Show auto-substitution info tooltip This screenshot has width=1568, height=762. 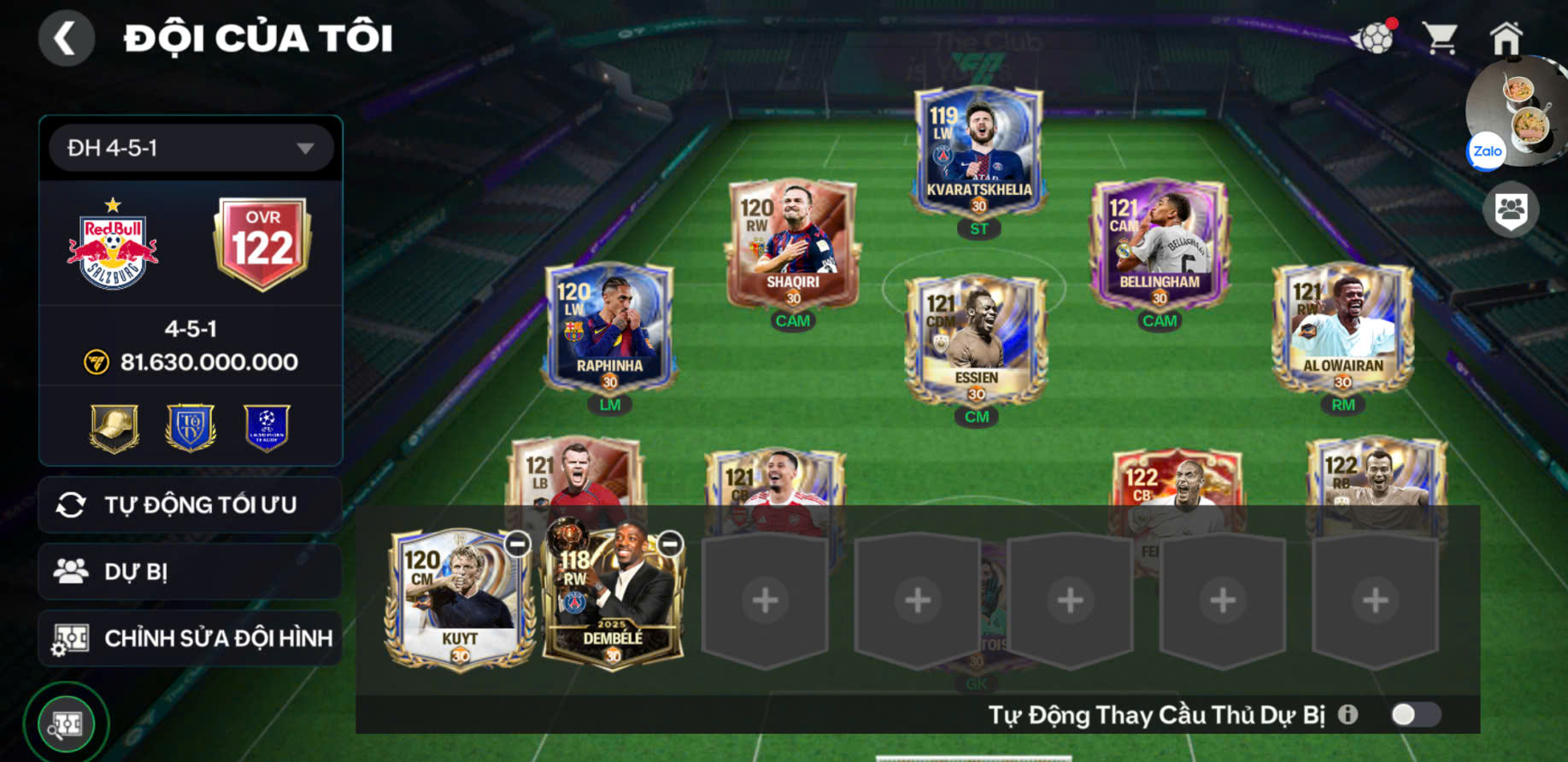pyautogui.click(x=1348, y=714)
